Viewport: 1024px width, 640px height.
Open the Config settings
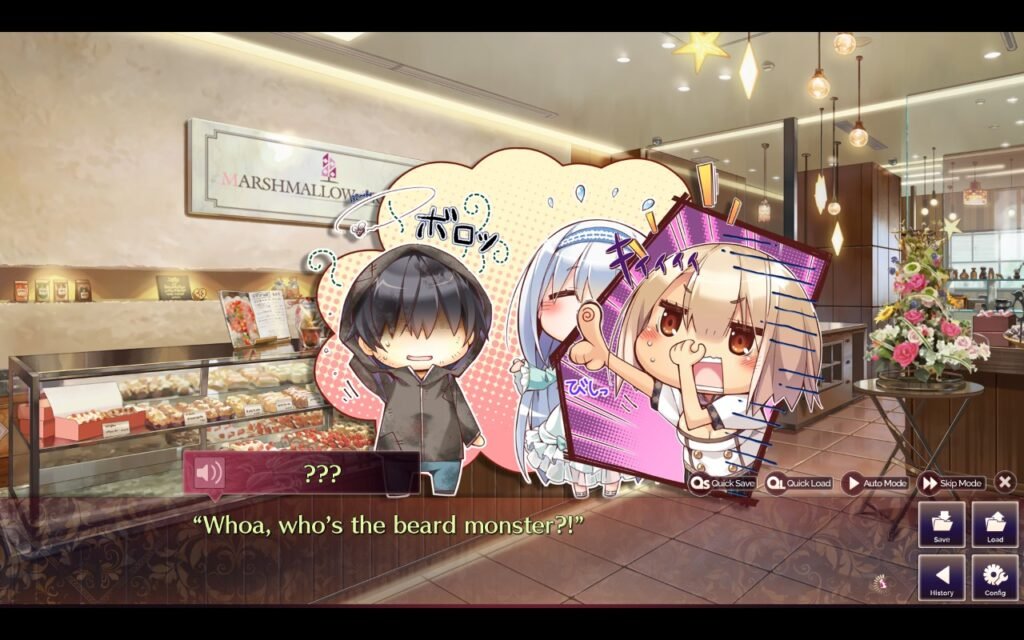(x=994, y=577)
